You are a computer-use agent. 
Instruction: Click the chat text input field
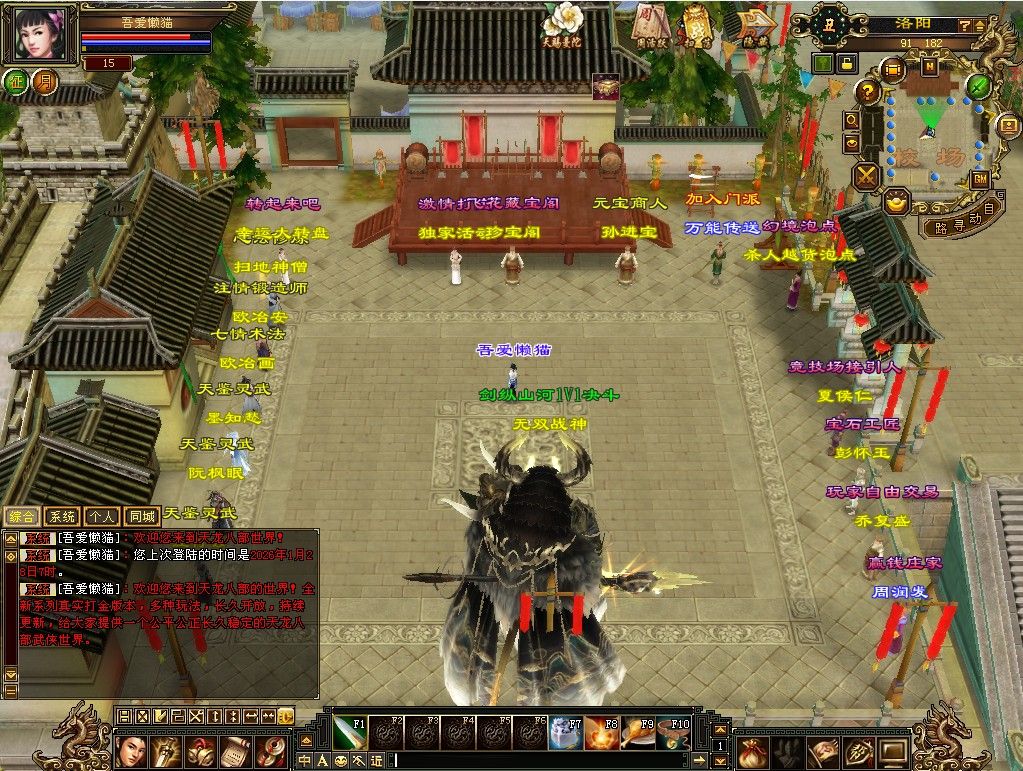550,761
